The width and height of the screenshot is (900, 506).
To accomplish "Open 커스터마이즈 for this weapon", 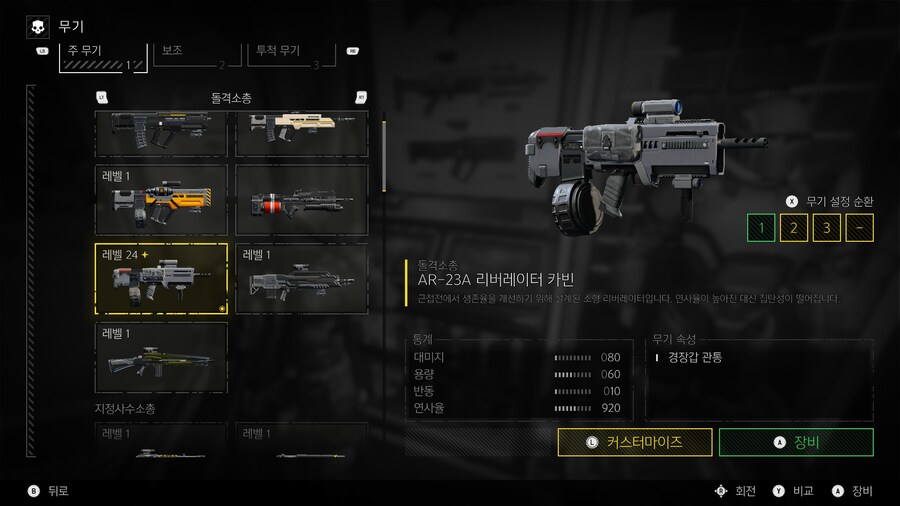I will click(x=635, y=442).
